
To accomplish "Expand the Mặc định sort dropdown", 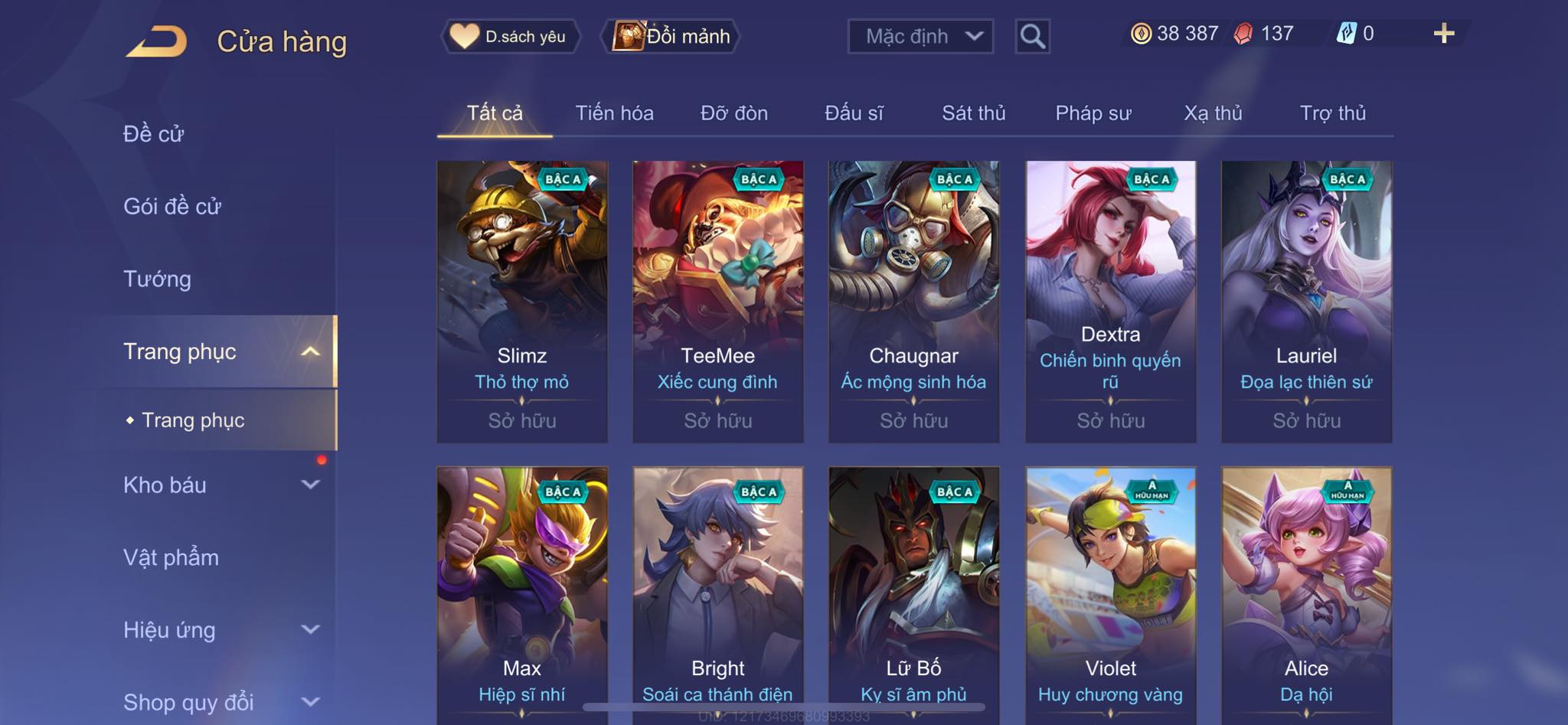I will click(x=920, y=36).
